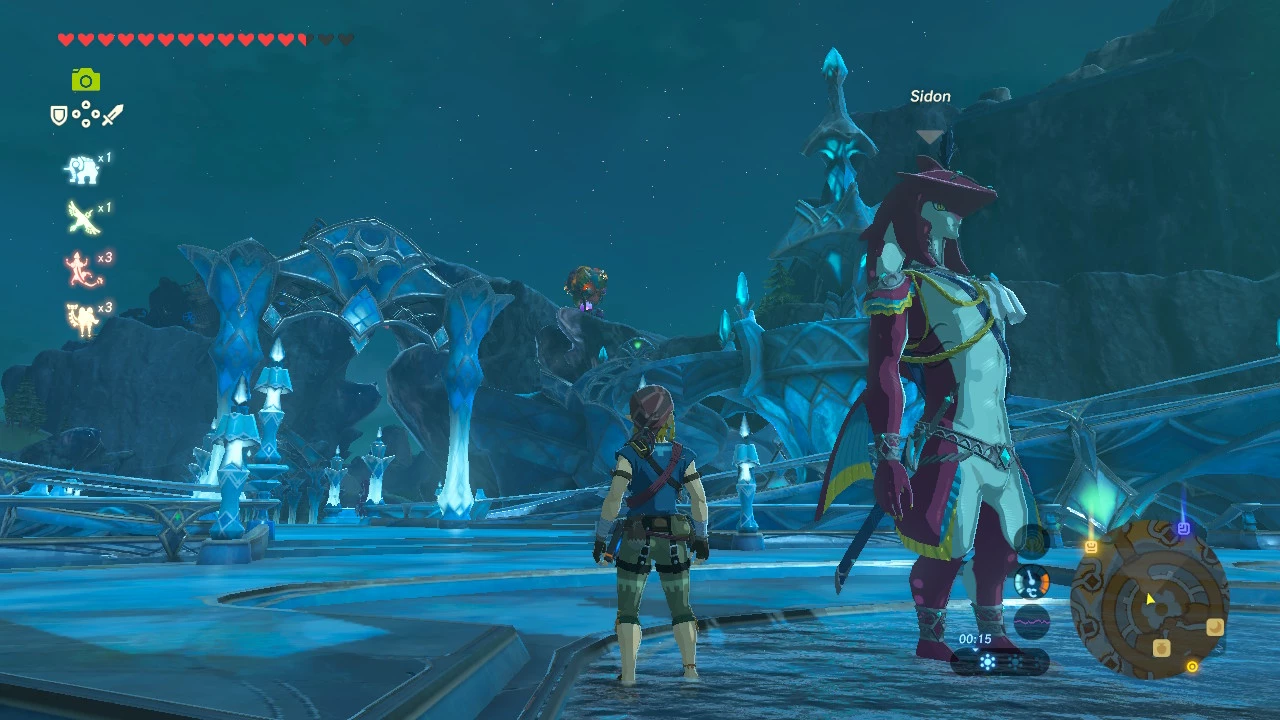Fire the Urbosa's Fury camel ability icon
This screenshot has width=1280, height=720.
pyautogui.click(x=83, y=318)
